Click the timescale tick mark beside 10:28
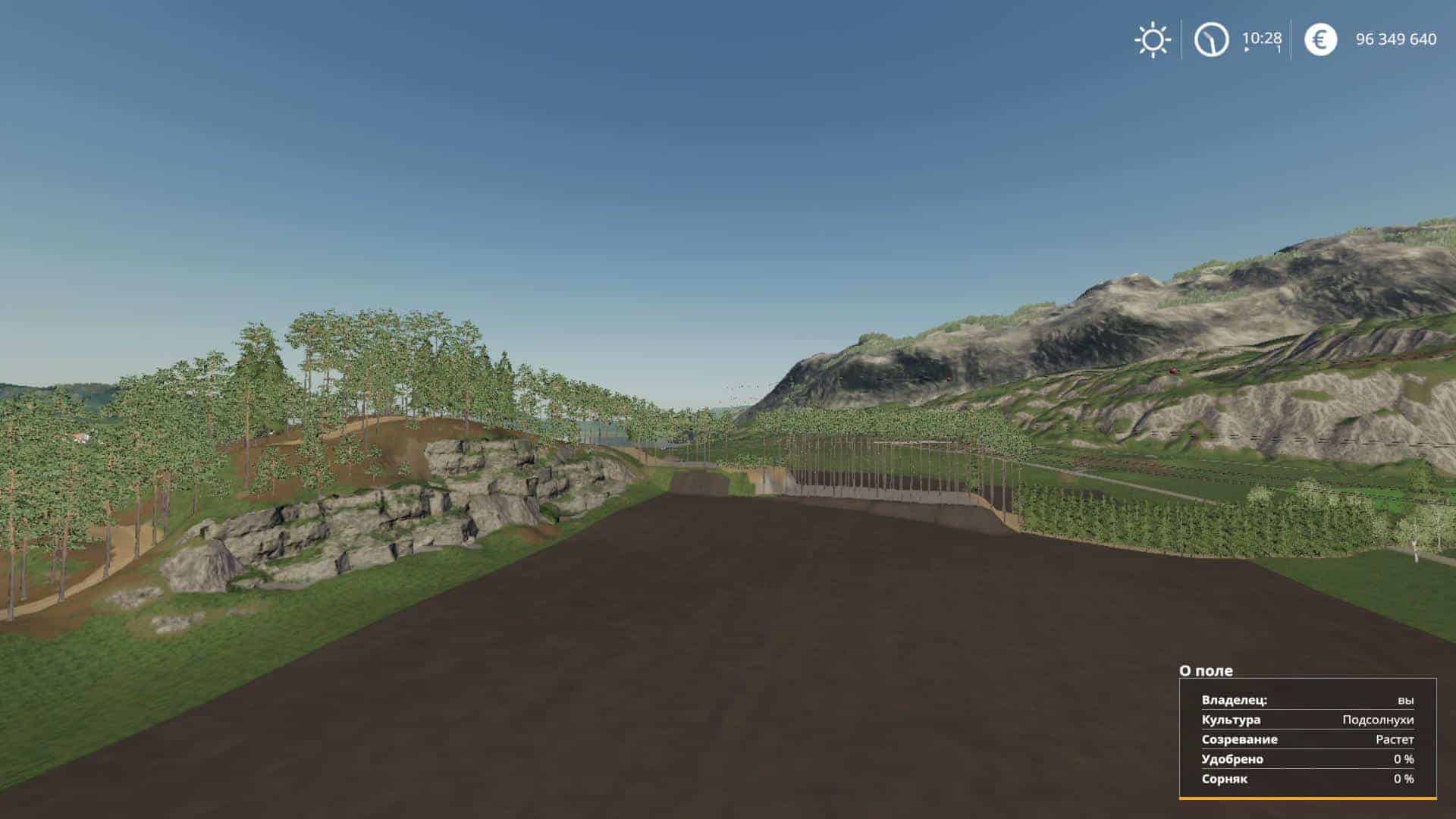The height and width of the screenshot is (819, 1456). (x=1277, y=51)
